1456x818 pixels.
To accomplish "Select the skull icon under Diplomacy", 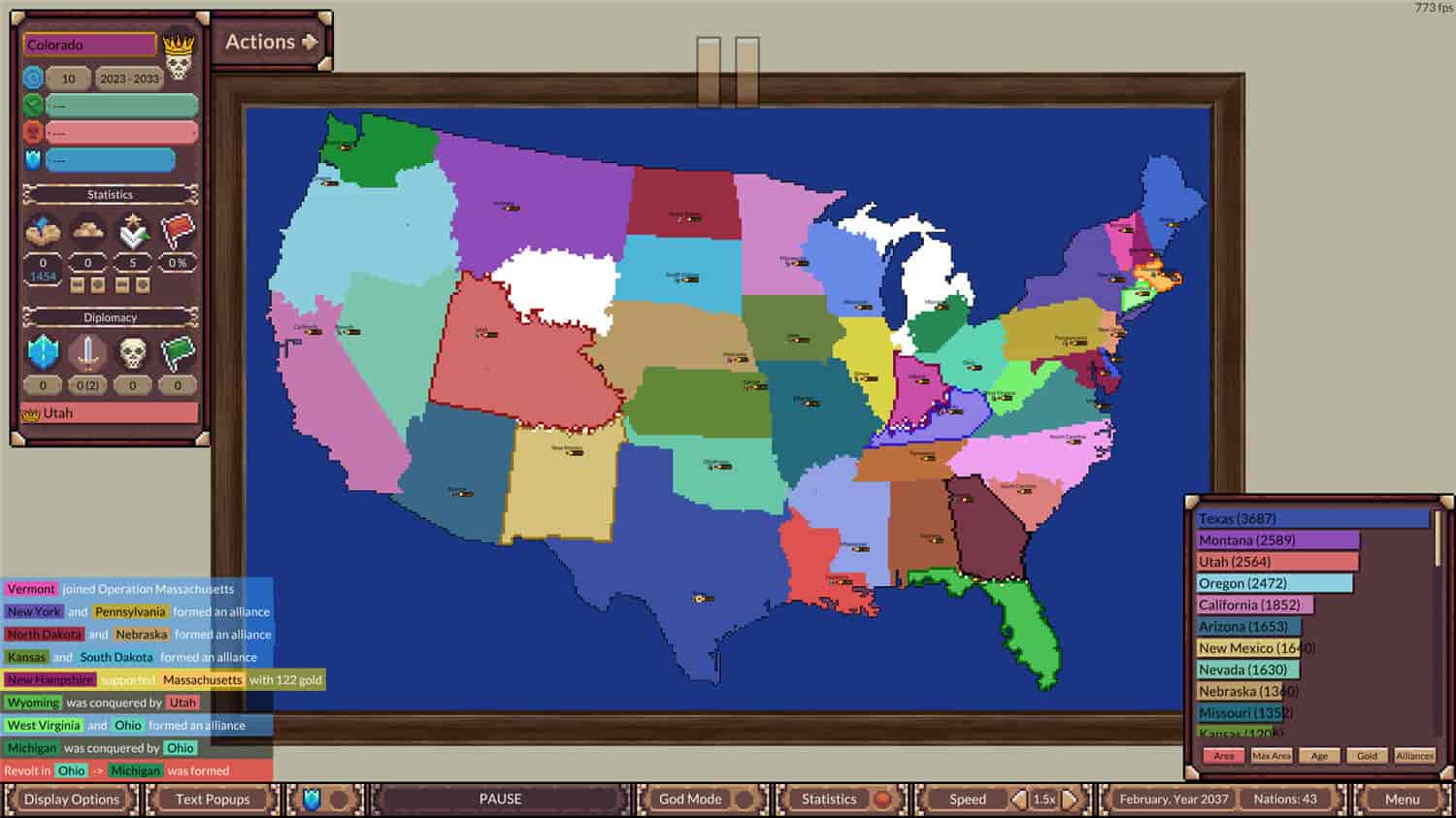I will pos(131,351).
